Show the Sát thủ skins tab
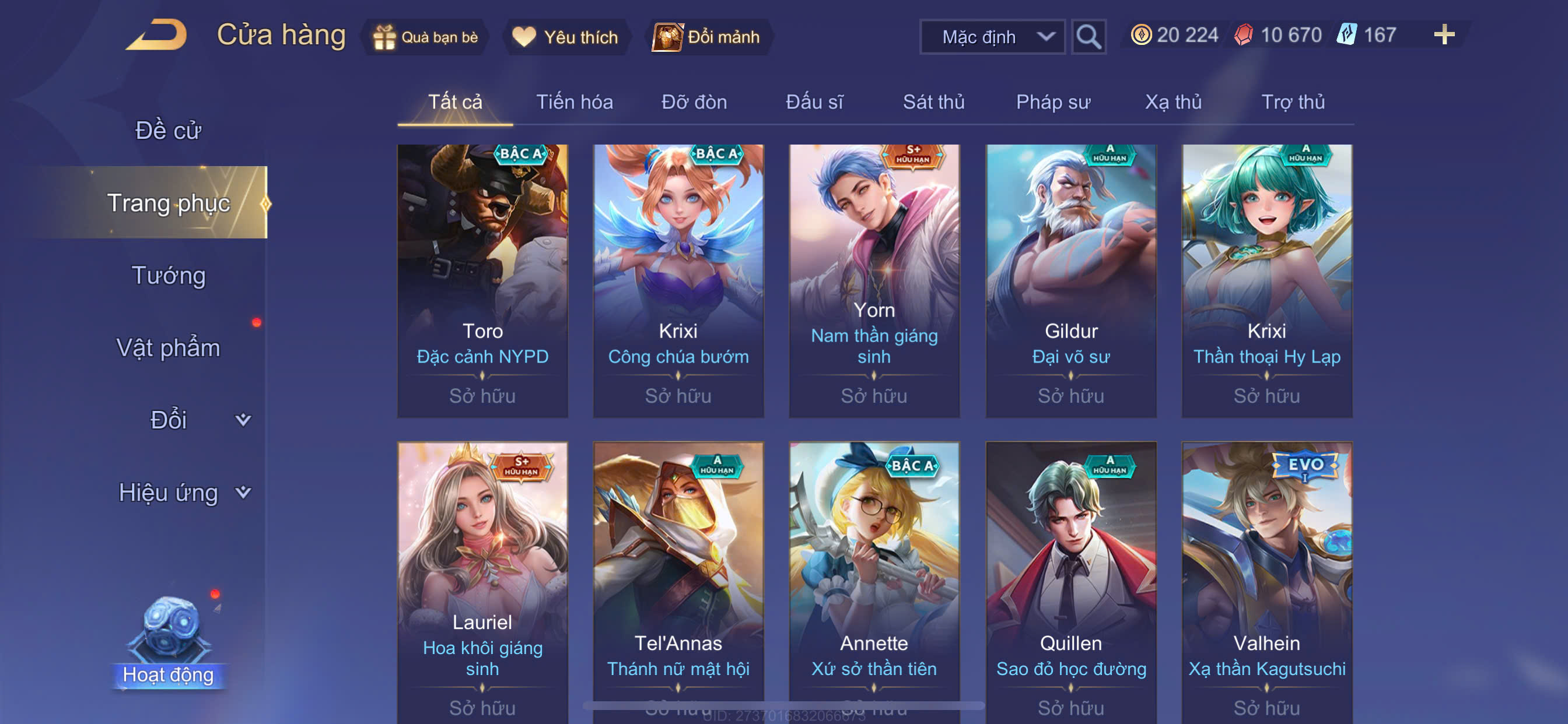 tap(933, 101)
